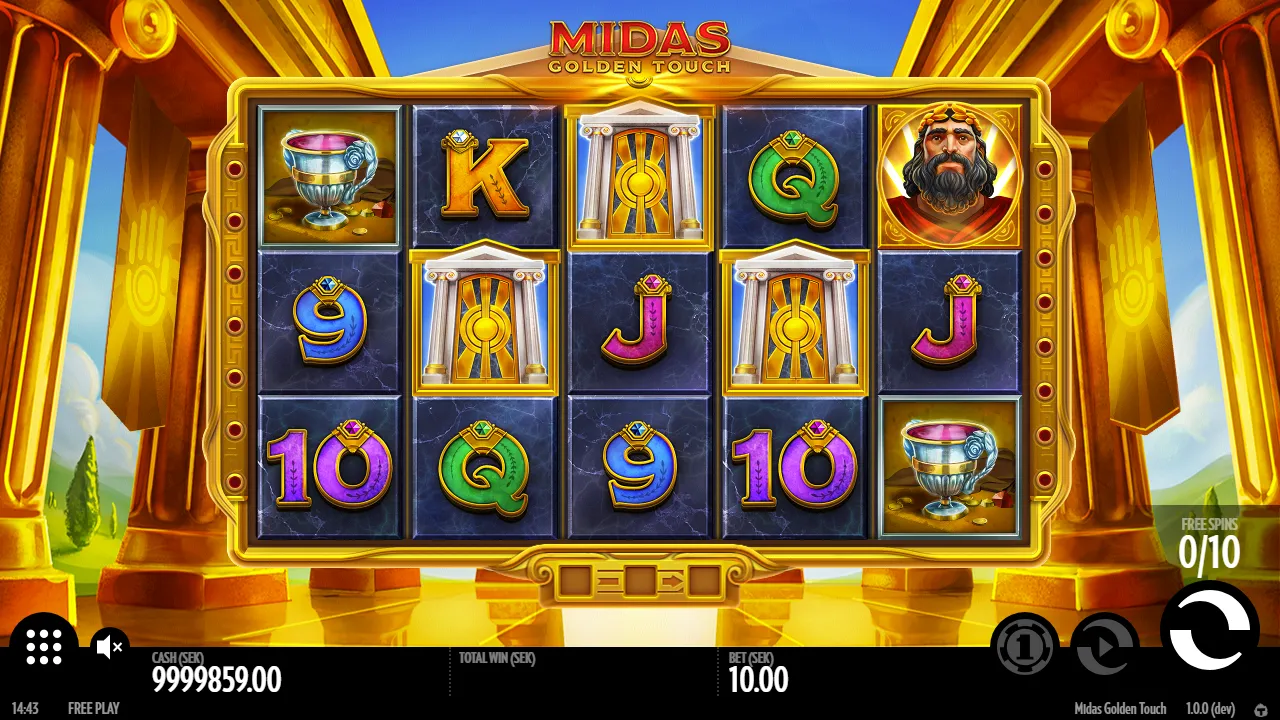Toggle the muted speaker sound icon
Screen dimensions: 1280x720
coord(109,647)
